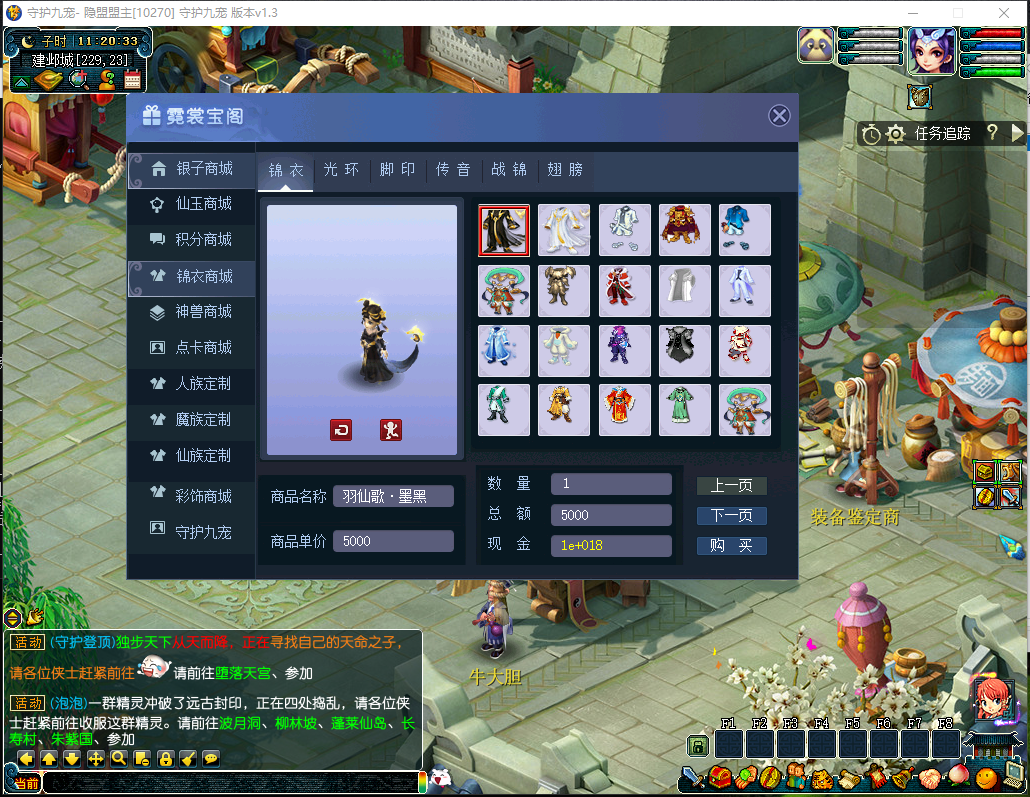Close the 霓裳宝阁 shop window
This screenshot has width=1030, height=797.
[779, 116]
